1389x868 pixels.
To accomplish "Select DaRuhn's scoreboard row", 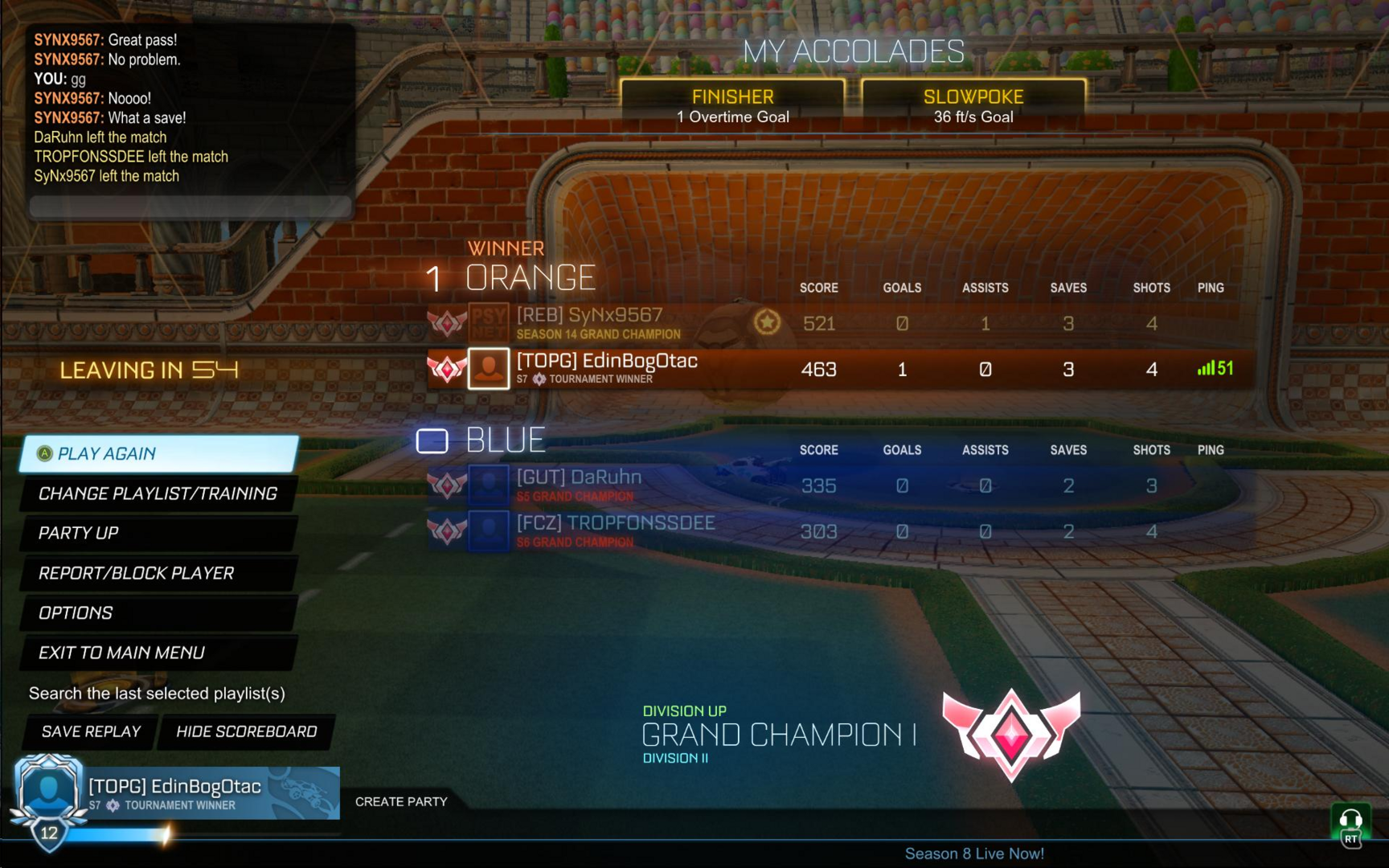I will (x=840, y=485).
